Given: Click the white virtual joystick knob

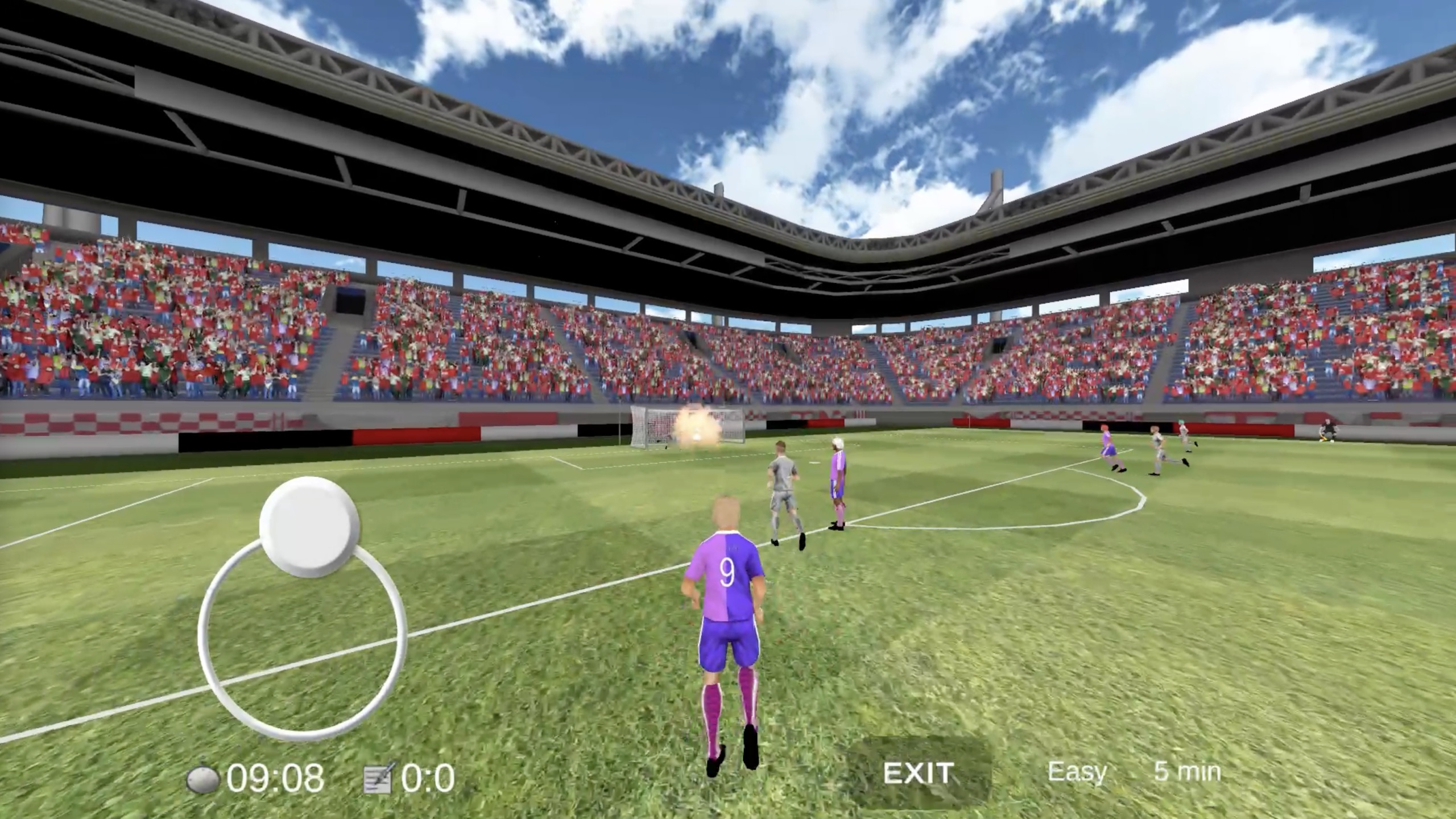Looking at the screenshot, I should click(309, 527).
